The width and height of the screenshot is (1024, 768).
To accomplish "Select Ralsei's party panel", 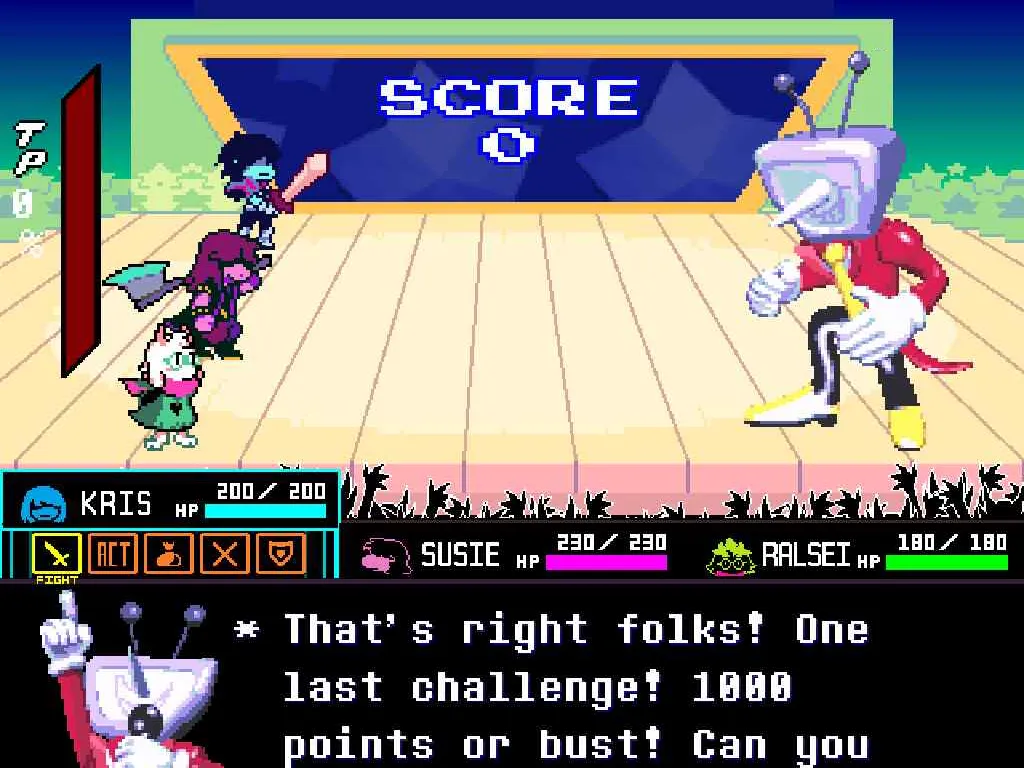I will pos(856,551).
